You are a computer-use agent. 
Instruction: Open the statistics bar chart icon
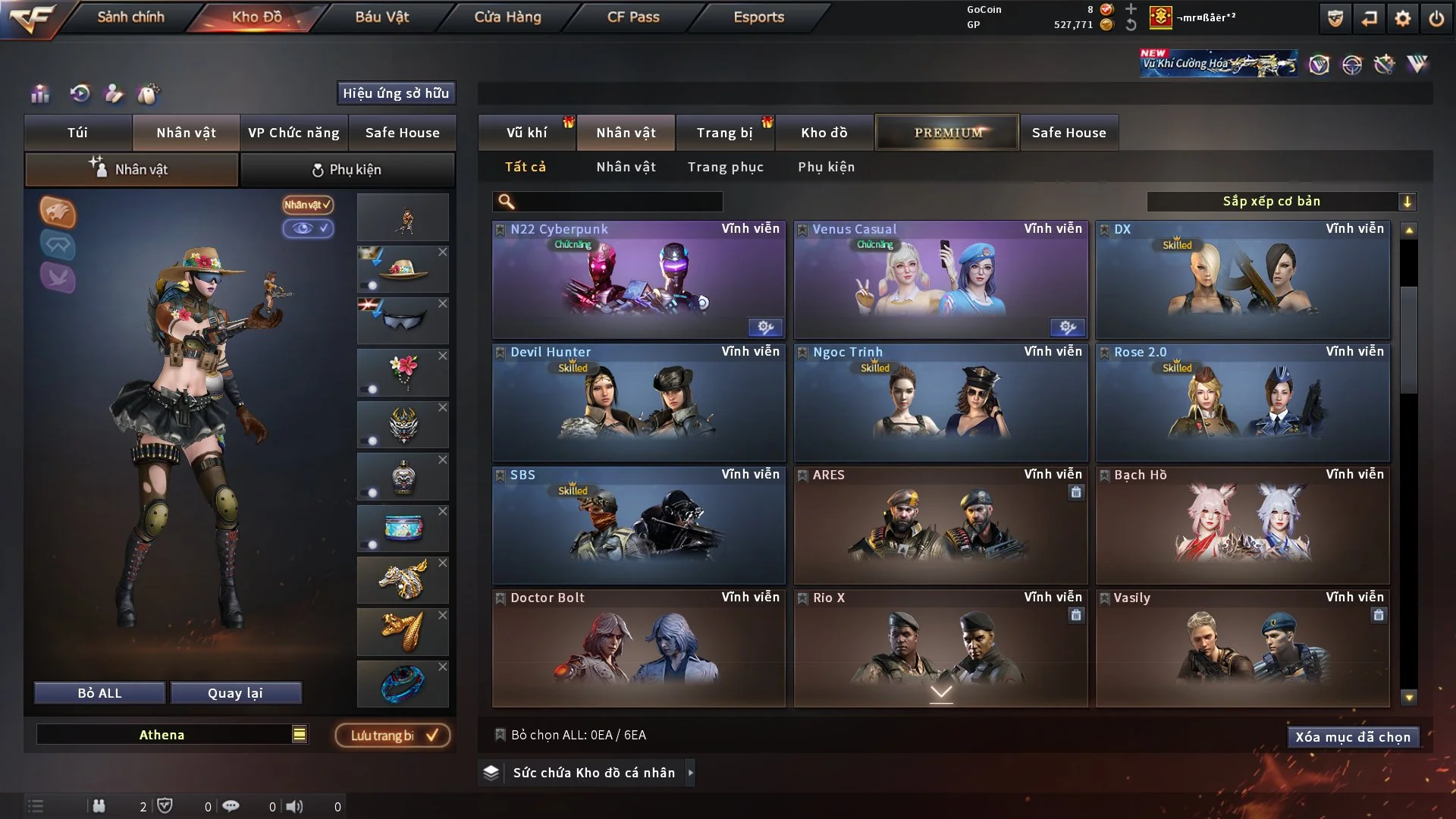(x=39, y=93)
